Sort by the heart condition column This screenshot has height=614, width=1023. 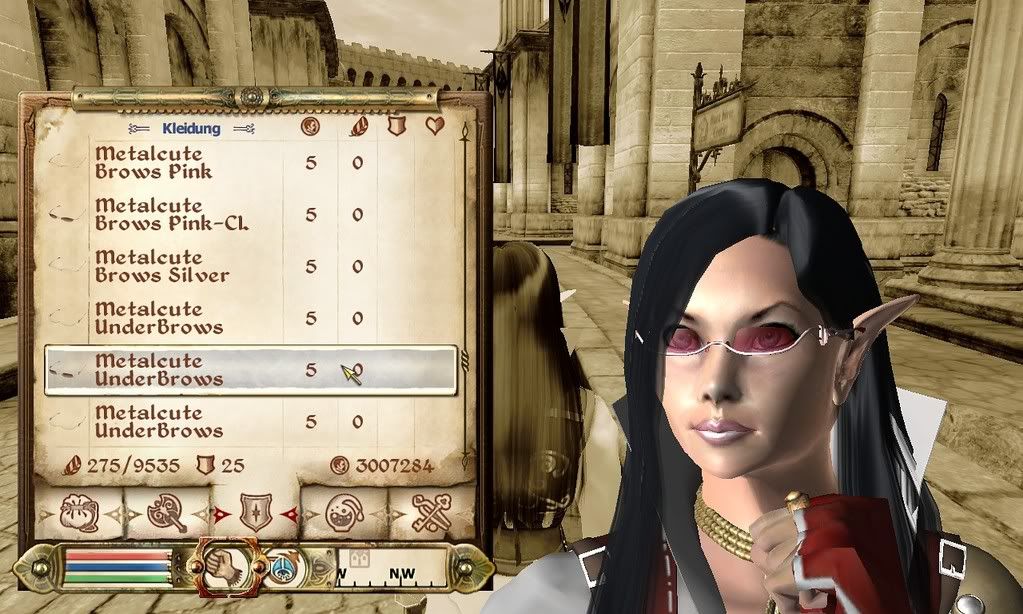[435, 127]
